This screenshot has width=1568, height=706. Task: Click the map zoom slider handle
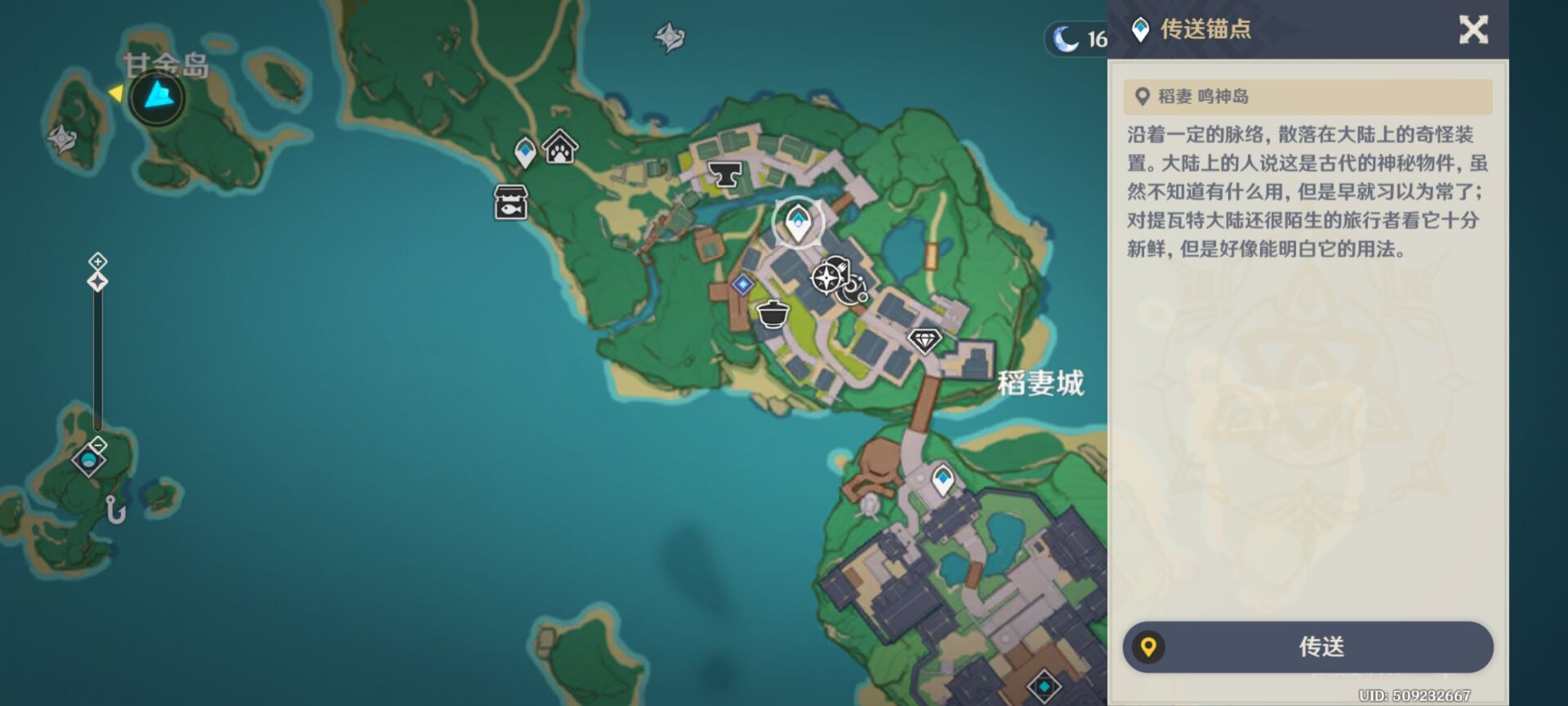pos(98,282)
